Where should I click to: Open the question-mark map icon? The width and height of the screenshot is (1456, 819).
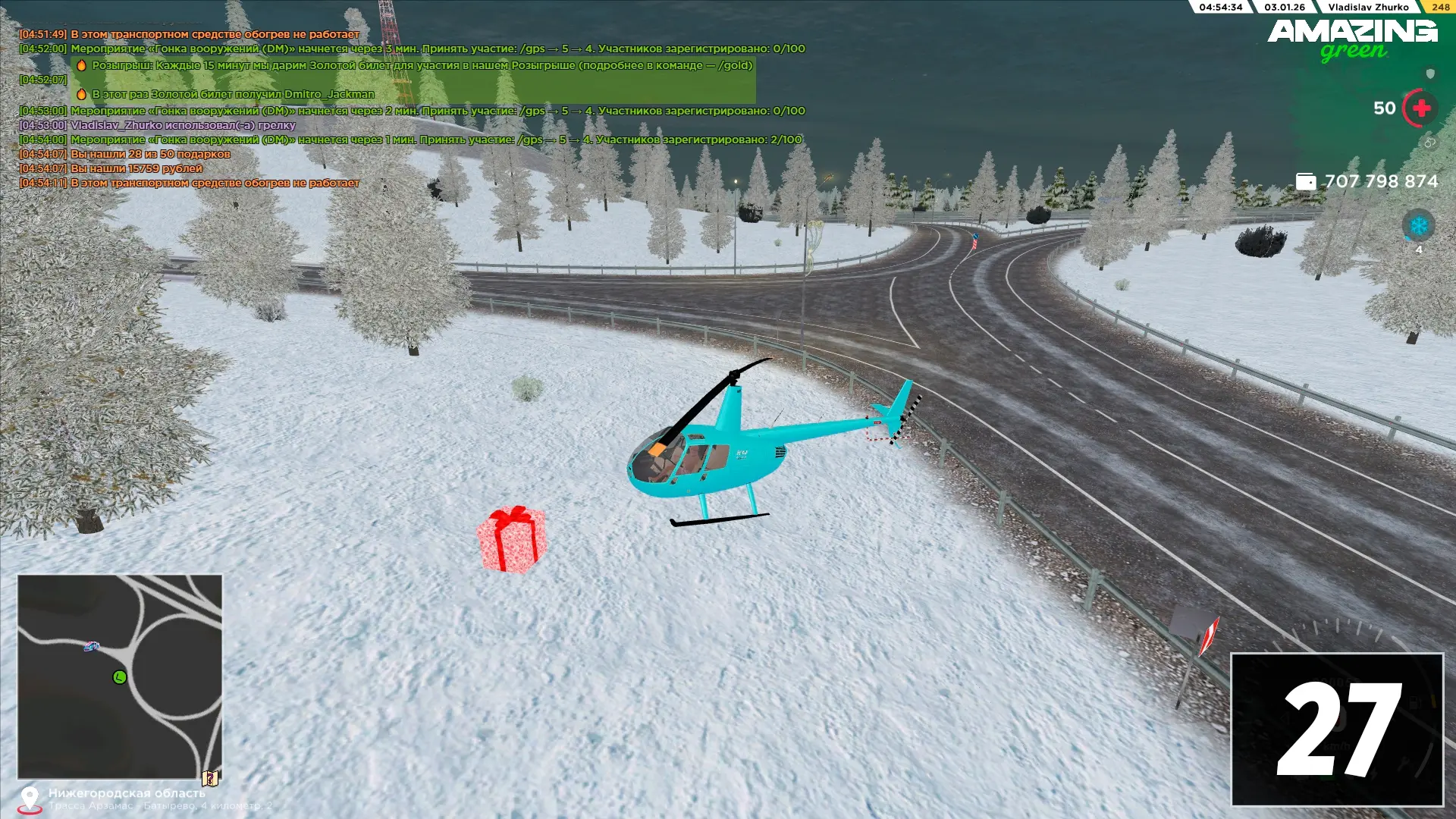[210, 778]
